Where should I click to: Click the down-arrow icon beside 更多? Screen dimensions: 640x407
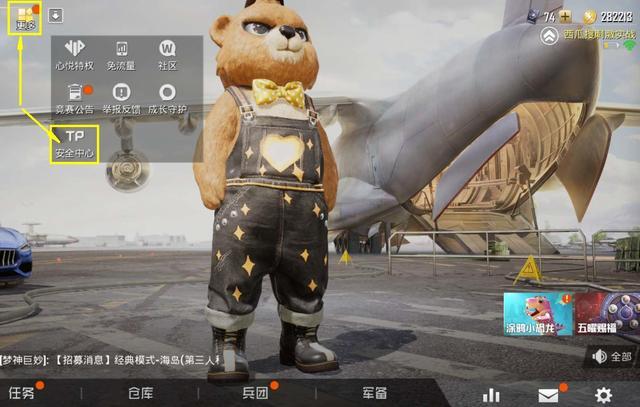(x=55, y=15)
